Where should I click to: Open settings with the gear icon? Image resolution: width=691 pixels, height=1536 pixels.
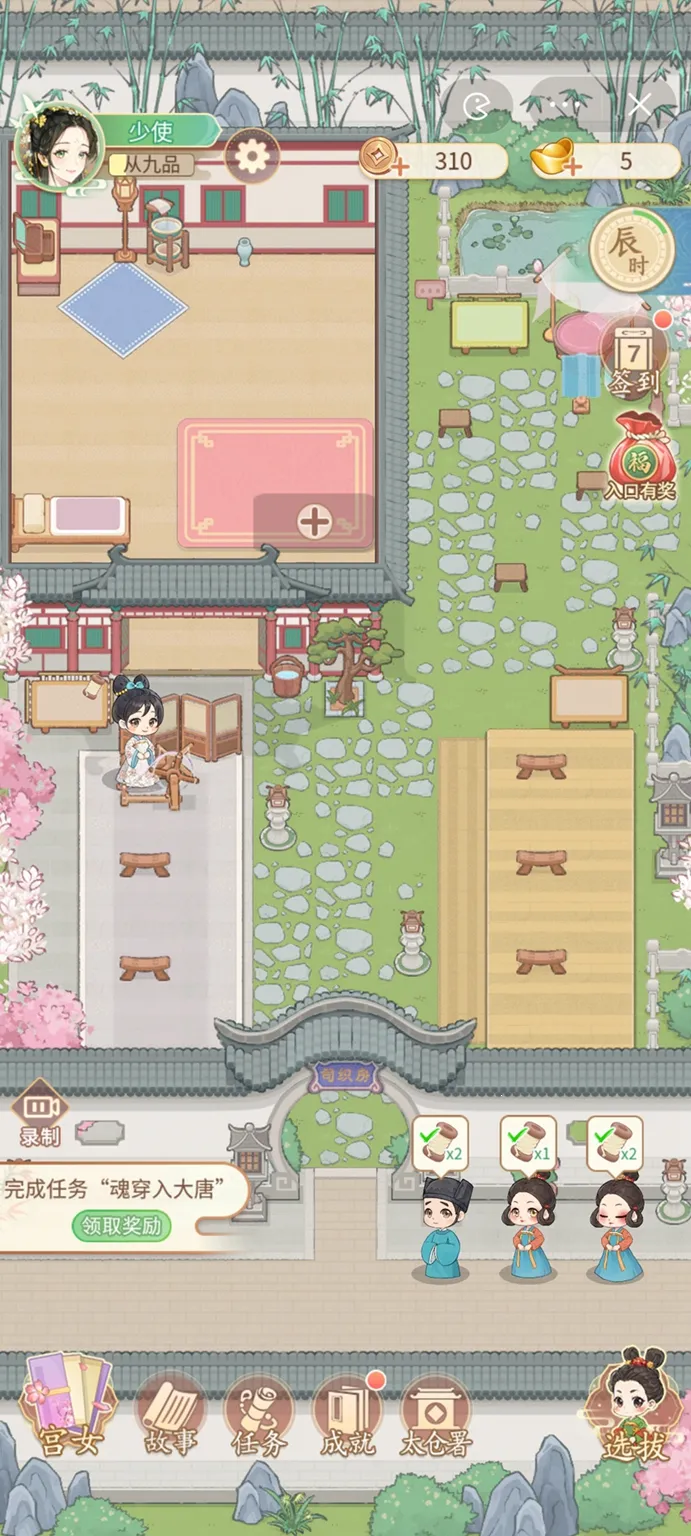[251, 156]
